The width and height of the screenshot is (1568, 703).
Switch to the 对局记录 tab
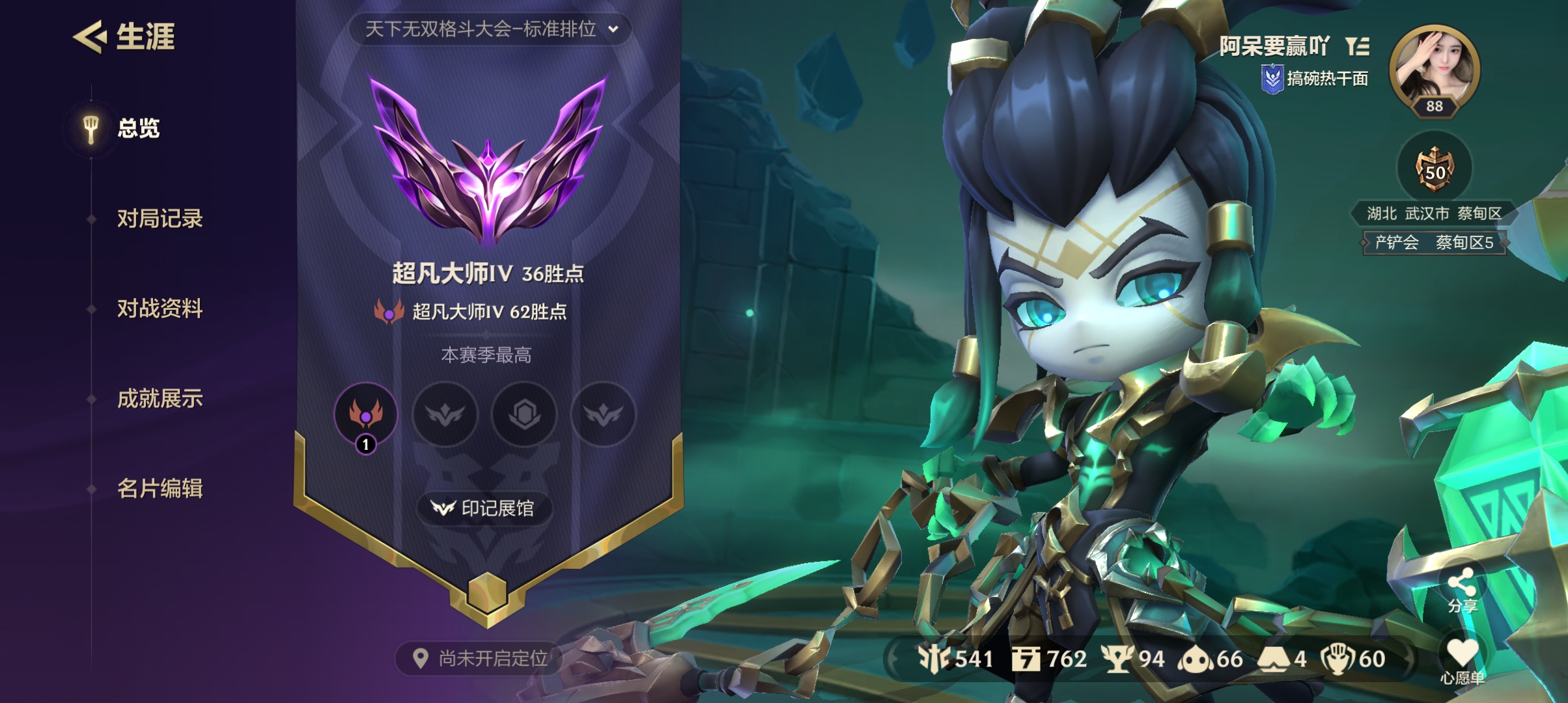coord(159,219)
